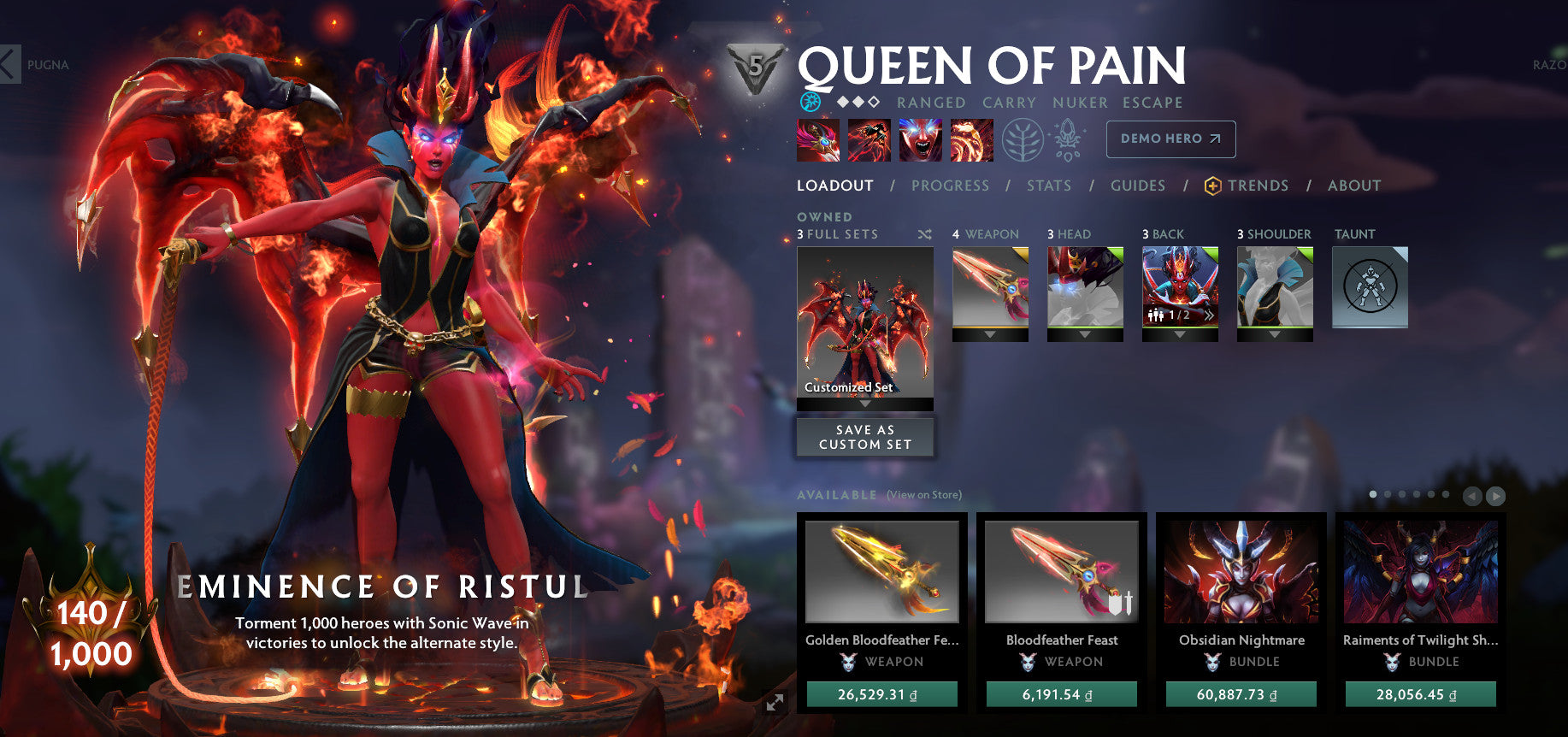Save loadout as custom set
The height and width of the screenshot is (737, 1568).
[865, 437]
